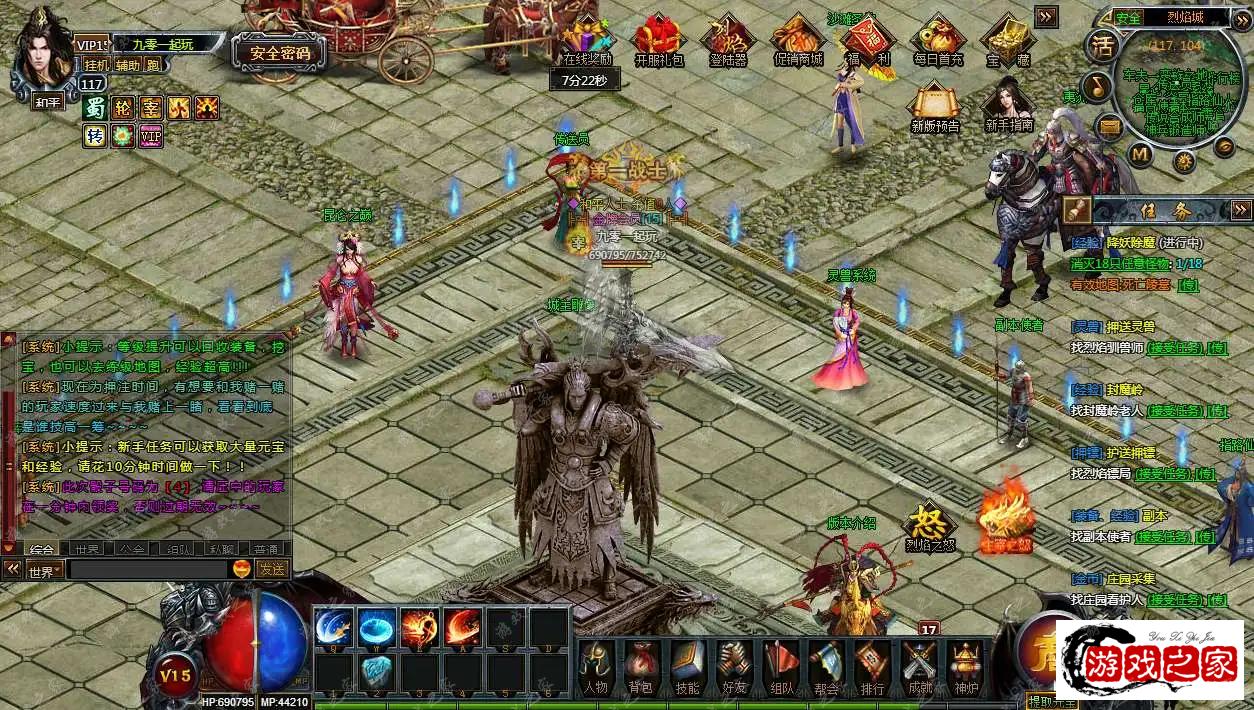1254x710 pixels.
Task: Open the 安全密码 security password button
Action: click(x=279, y=53)
